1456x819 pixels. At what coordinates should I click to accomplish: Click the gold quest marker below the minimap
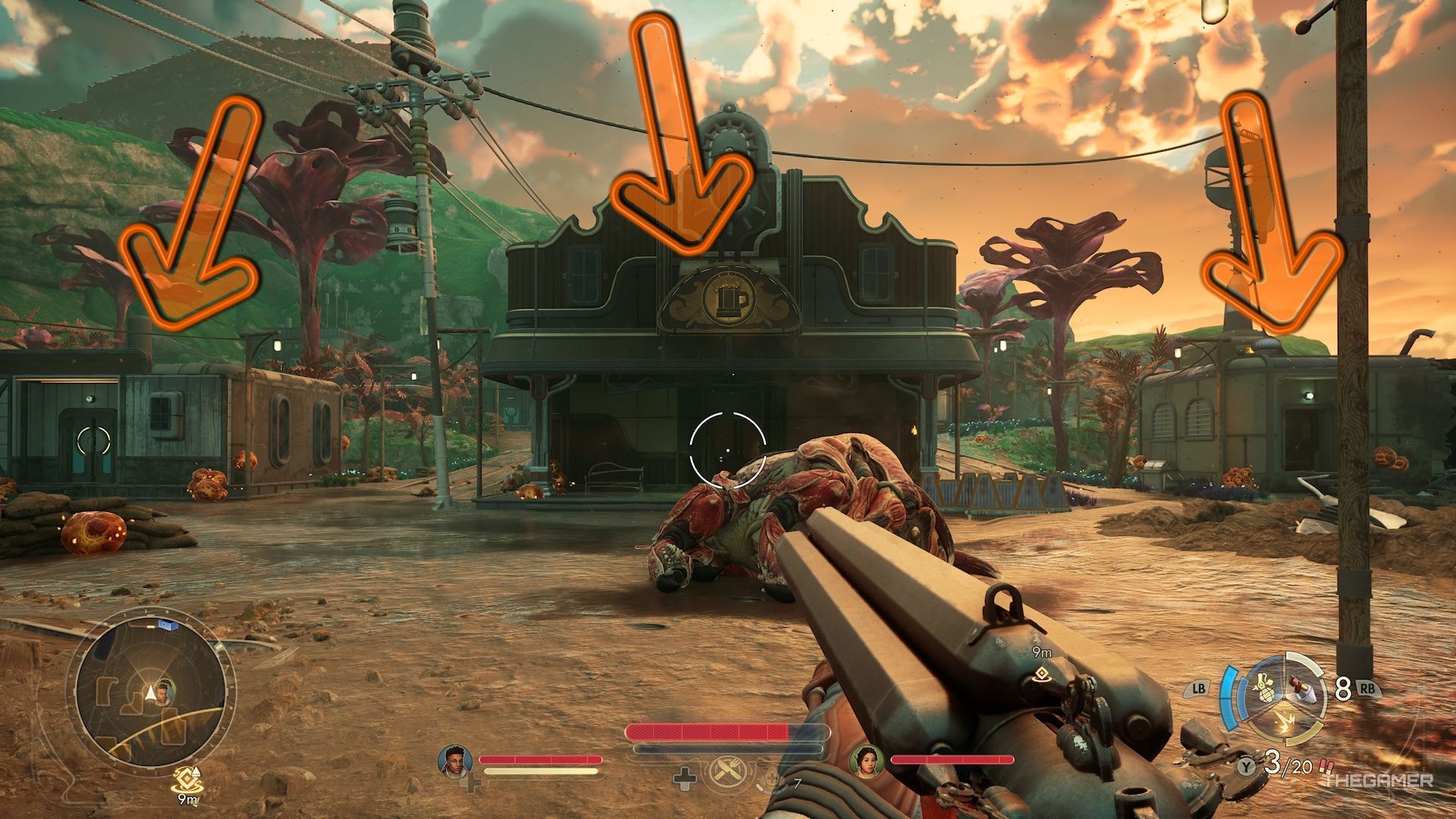point(184,777)
